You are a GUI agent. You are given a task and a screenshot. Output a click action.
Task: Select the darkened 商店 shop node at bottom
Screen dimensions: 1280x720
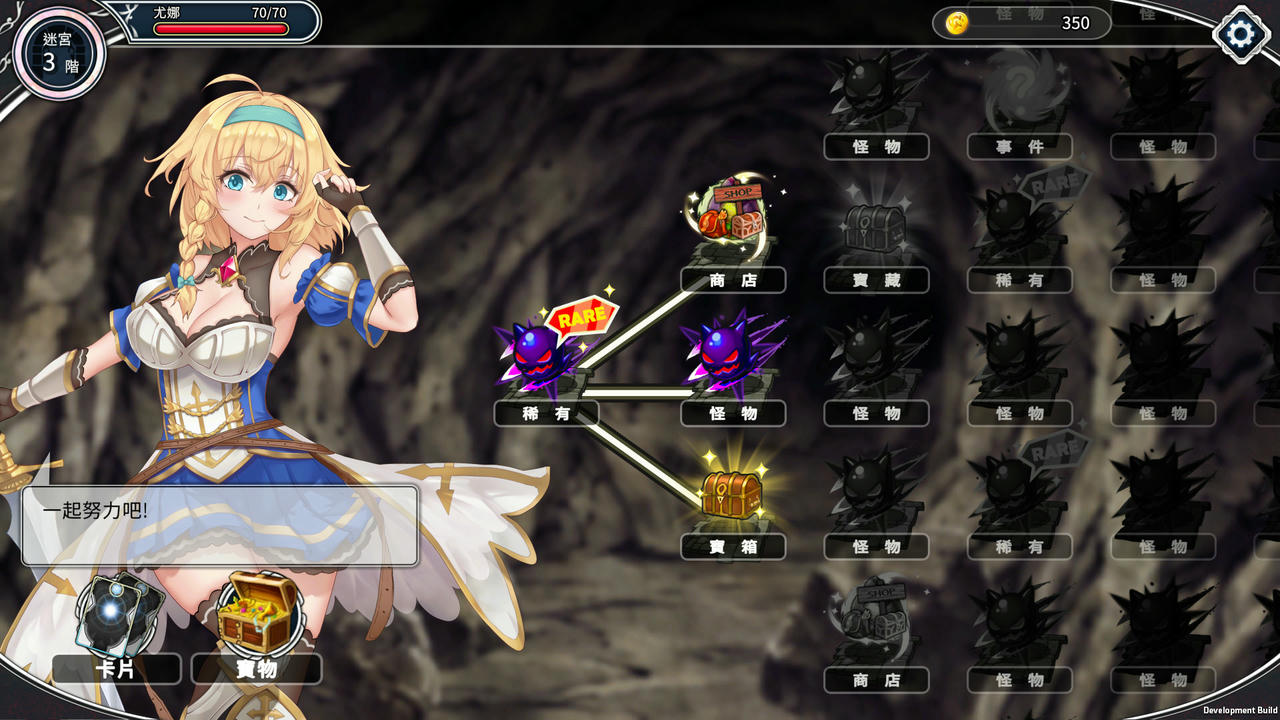(x=876, y=625)
